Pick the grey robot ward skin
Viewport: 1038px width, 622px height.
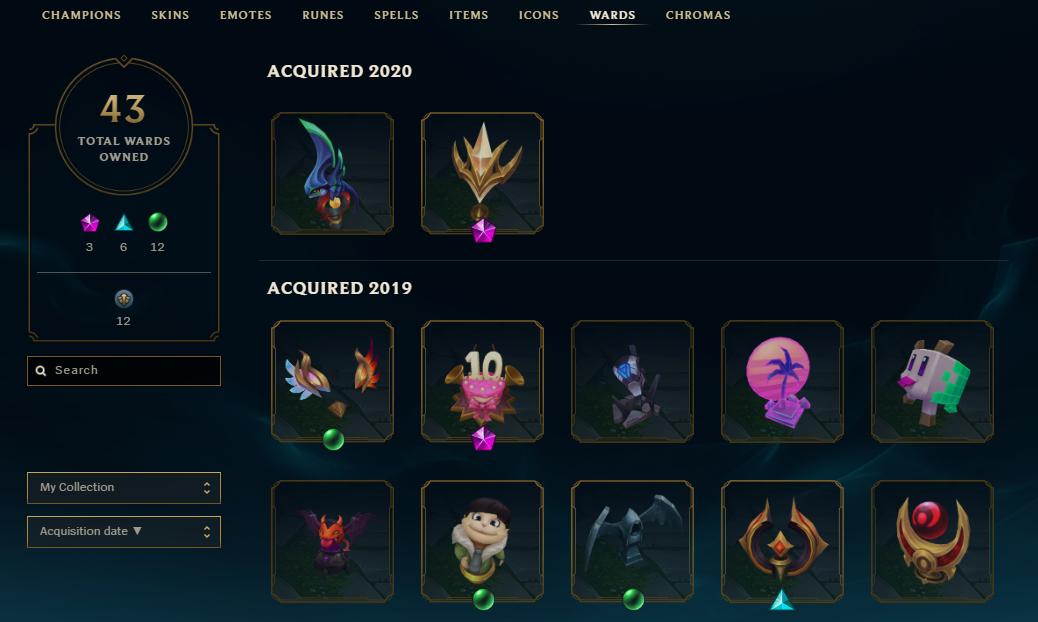pyautogui.click(x=632, y=381)
